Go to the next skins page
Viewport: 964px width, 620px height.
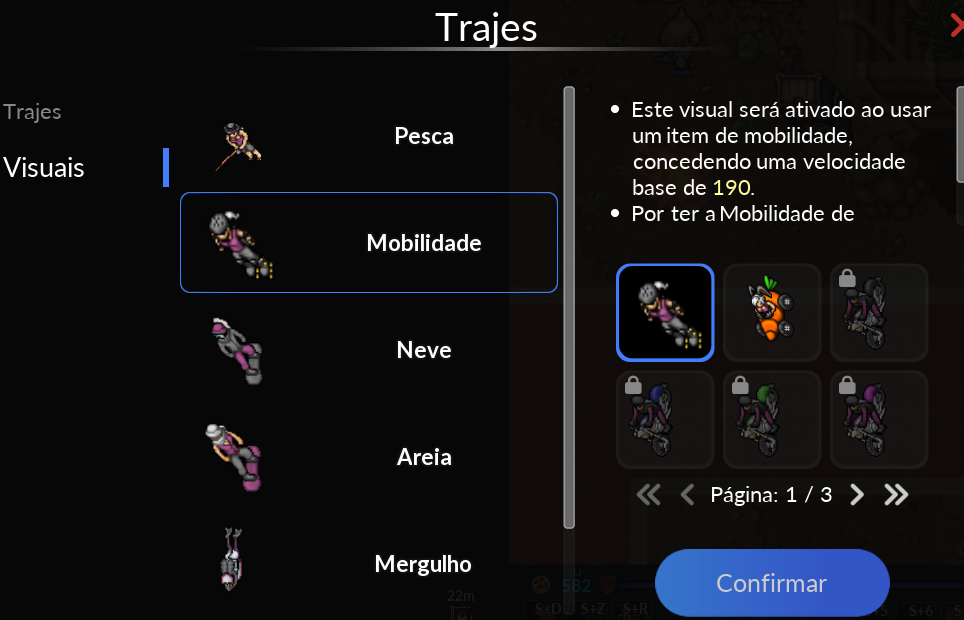[857, 494]
